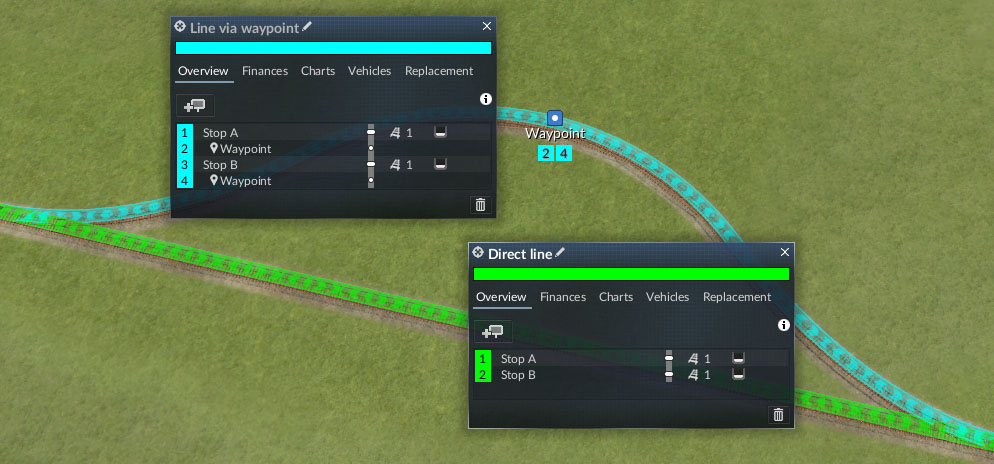Click the cyan line color bar
The width and height of the screenshot is (994, 464).
click(333, 47)
